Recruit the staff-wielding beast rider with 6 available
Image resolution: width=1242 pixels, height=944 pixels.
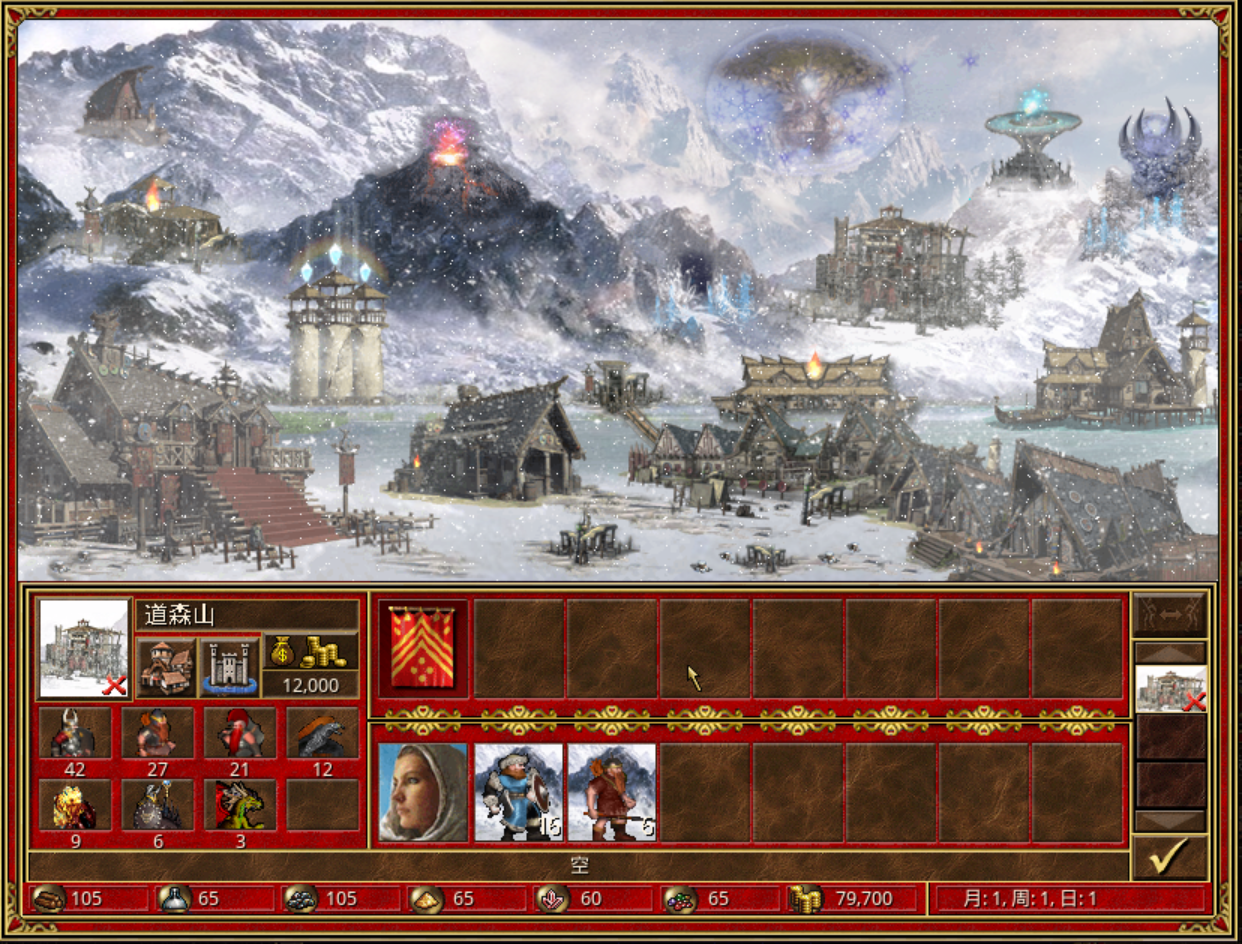(x=157, y=805)
